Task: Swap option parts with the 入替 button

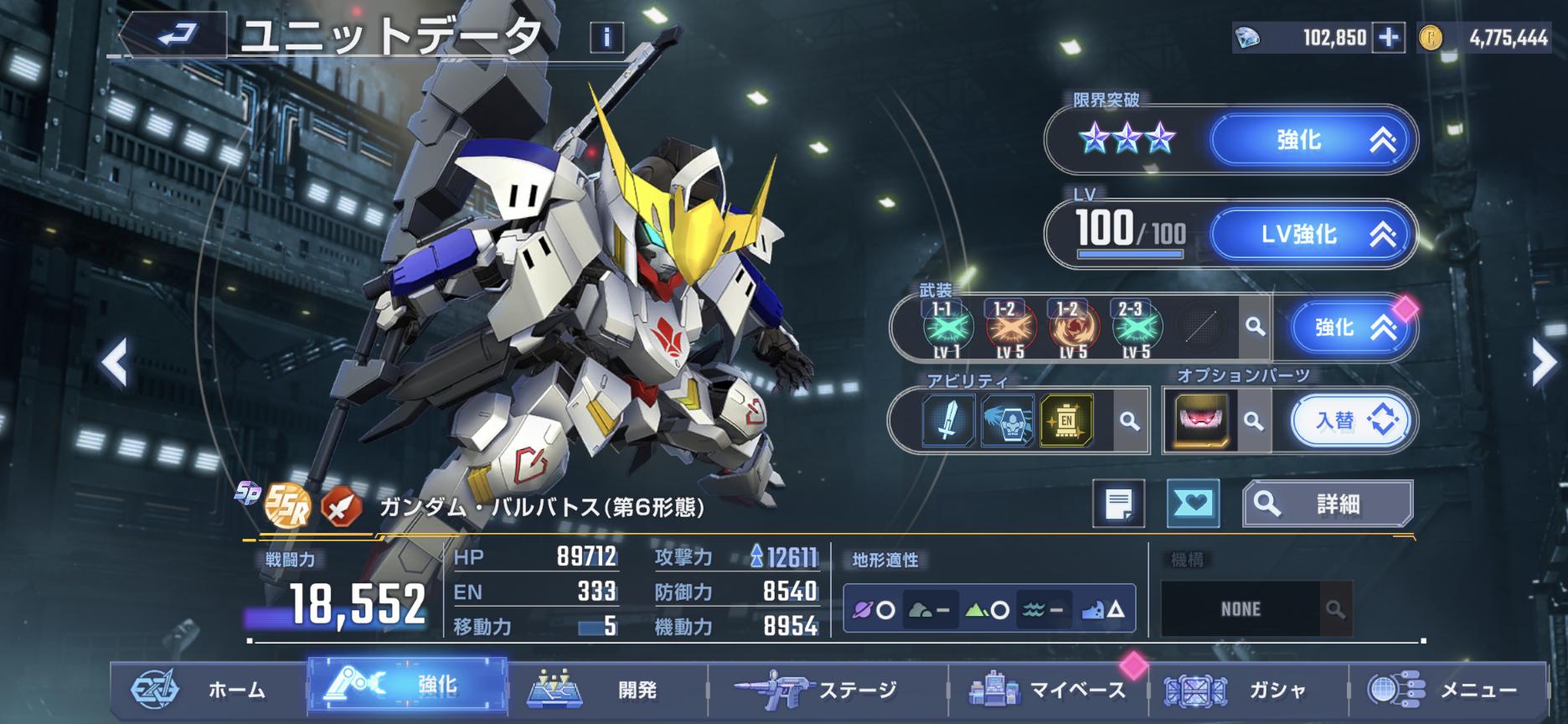Action: tap(1350, 421)
